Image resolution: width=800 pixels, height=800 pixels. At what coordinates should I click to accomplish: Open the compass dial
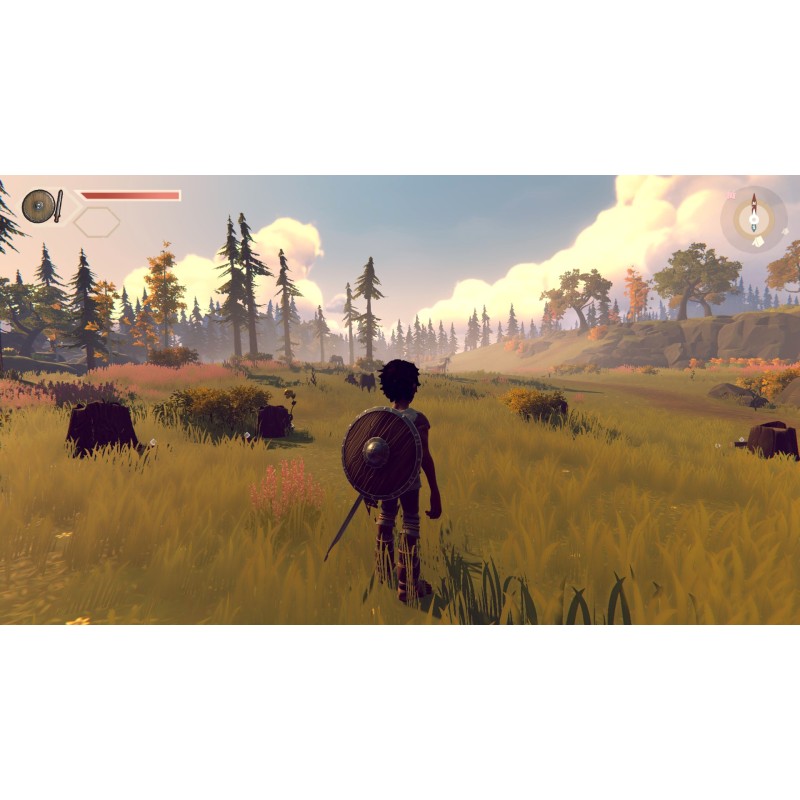(x=754, y=217)
